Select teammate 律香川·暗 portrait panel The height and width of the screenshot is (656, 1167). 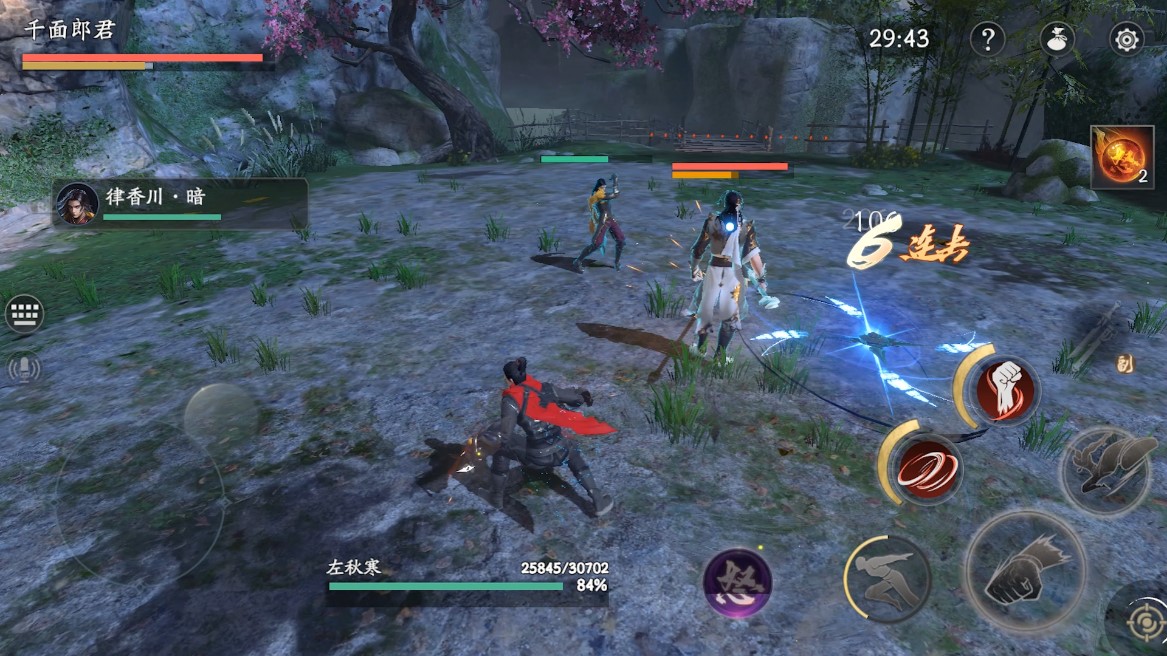(180, 203)
